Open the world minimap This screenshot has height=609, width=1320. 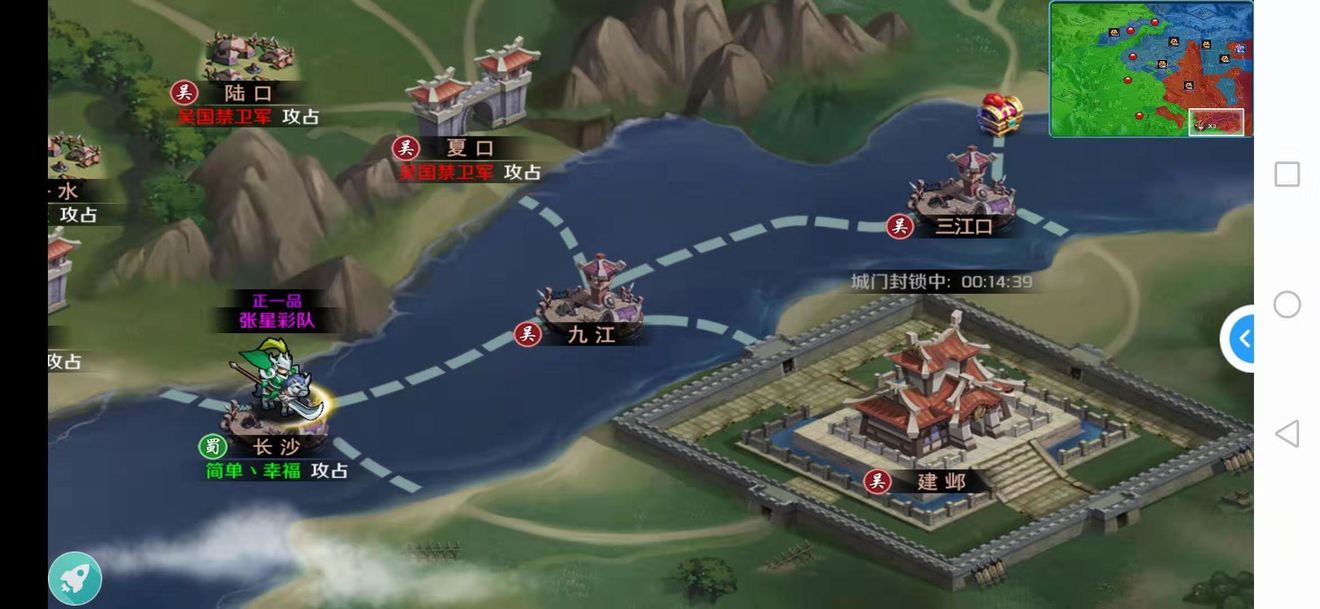click(x=1150, y=68)
